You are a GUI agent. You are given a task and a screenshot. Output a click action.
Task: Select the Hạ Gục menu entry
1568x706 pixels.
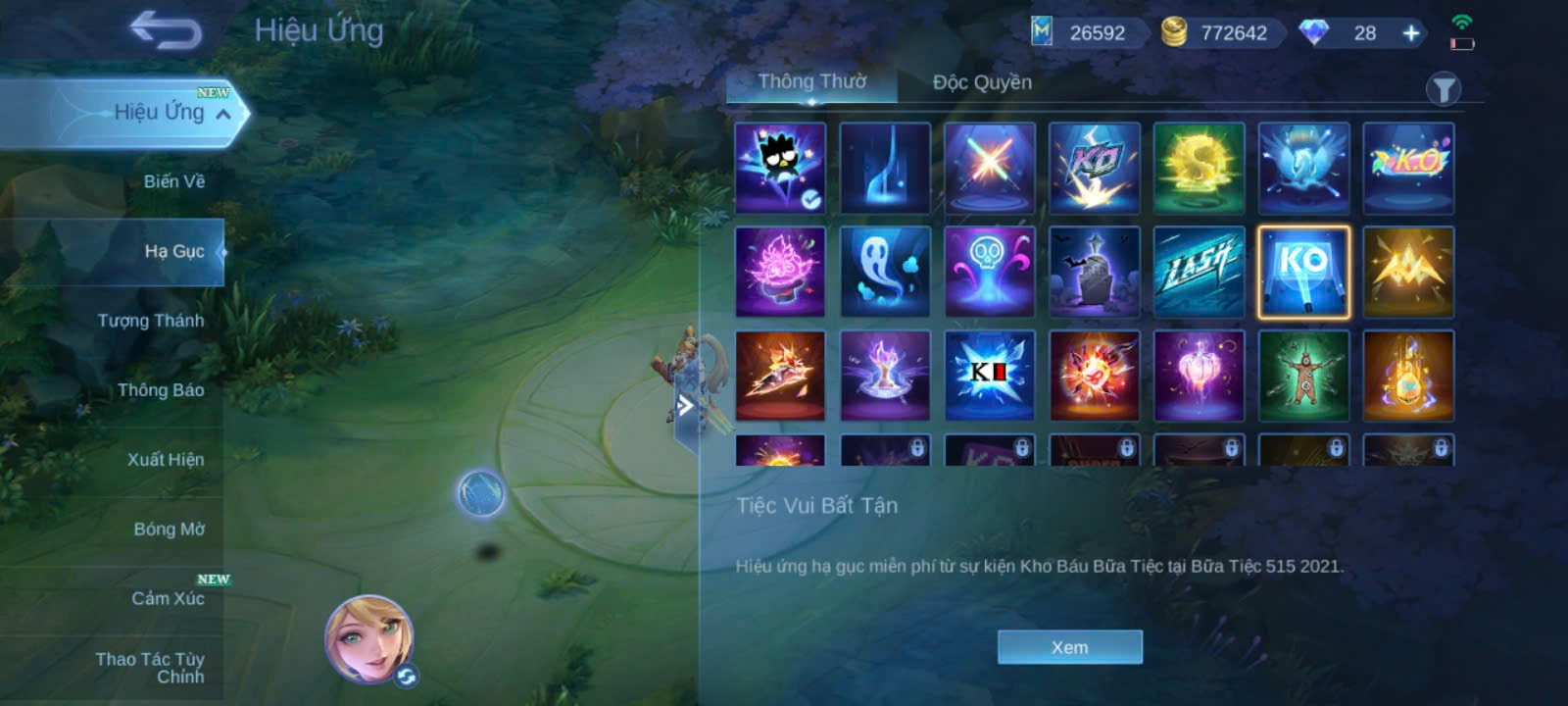click(x=173, y=251)
